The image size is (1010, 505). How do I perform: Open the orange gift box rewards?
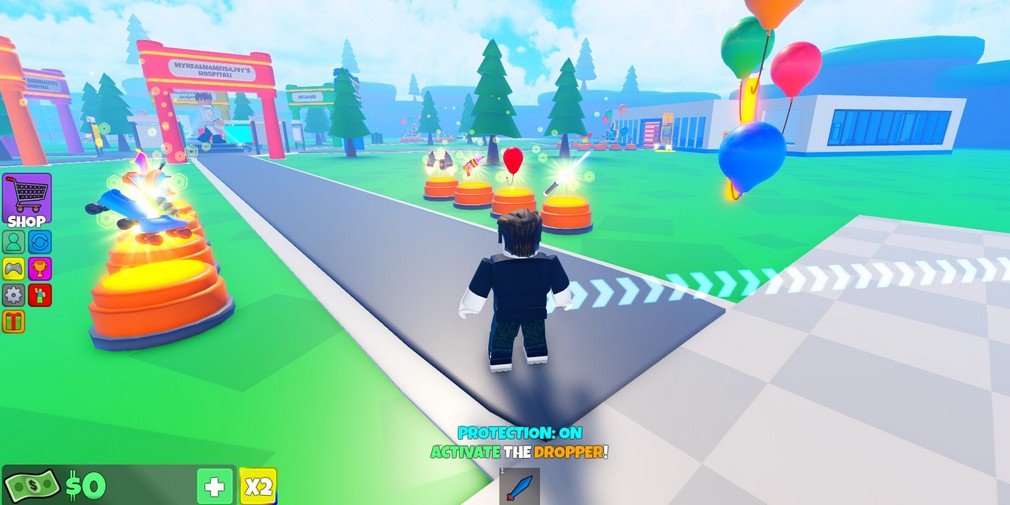13,321
